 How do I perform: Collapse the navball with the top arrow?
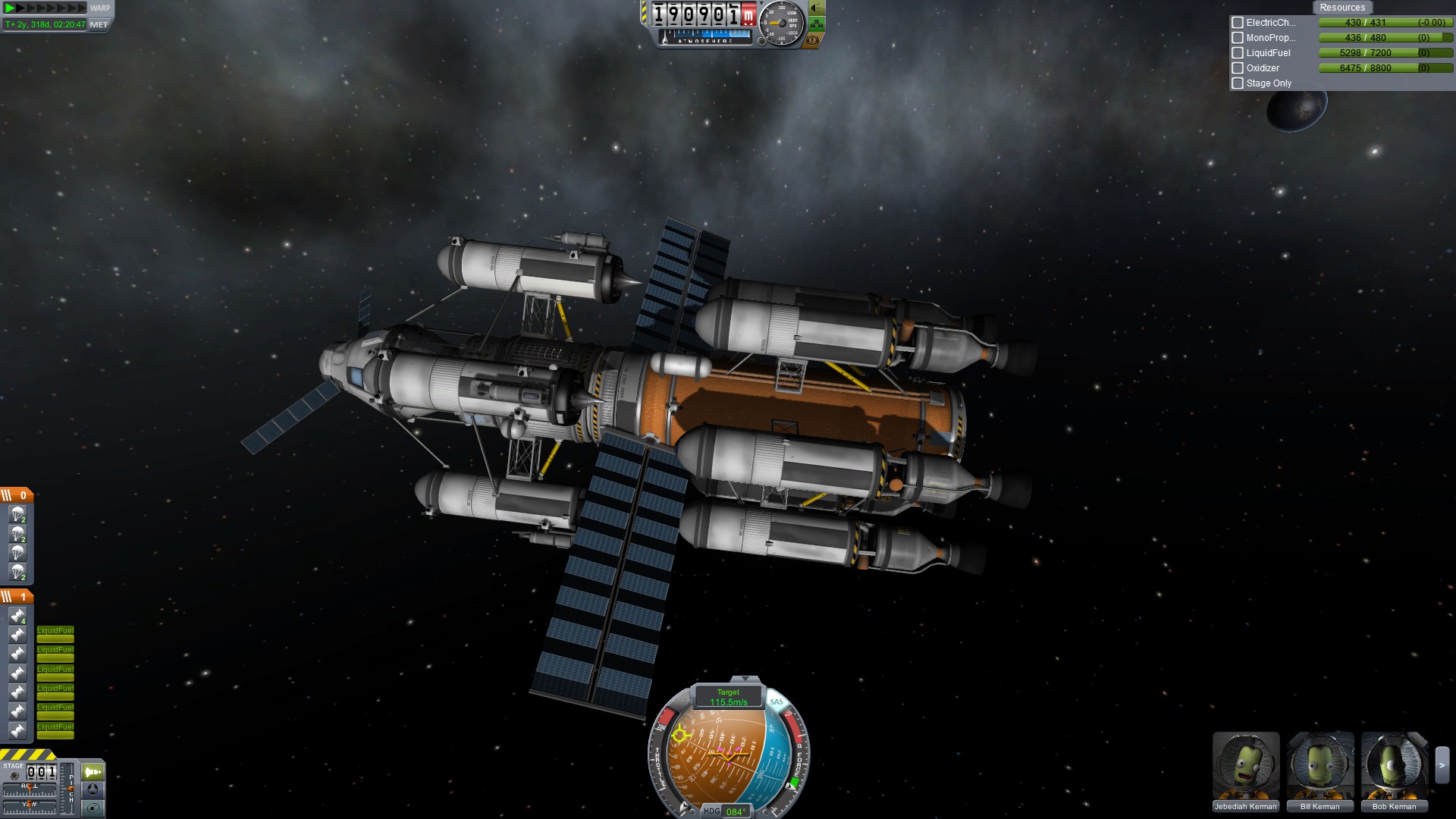[x=745, y=679]
